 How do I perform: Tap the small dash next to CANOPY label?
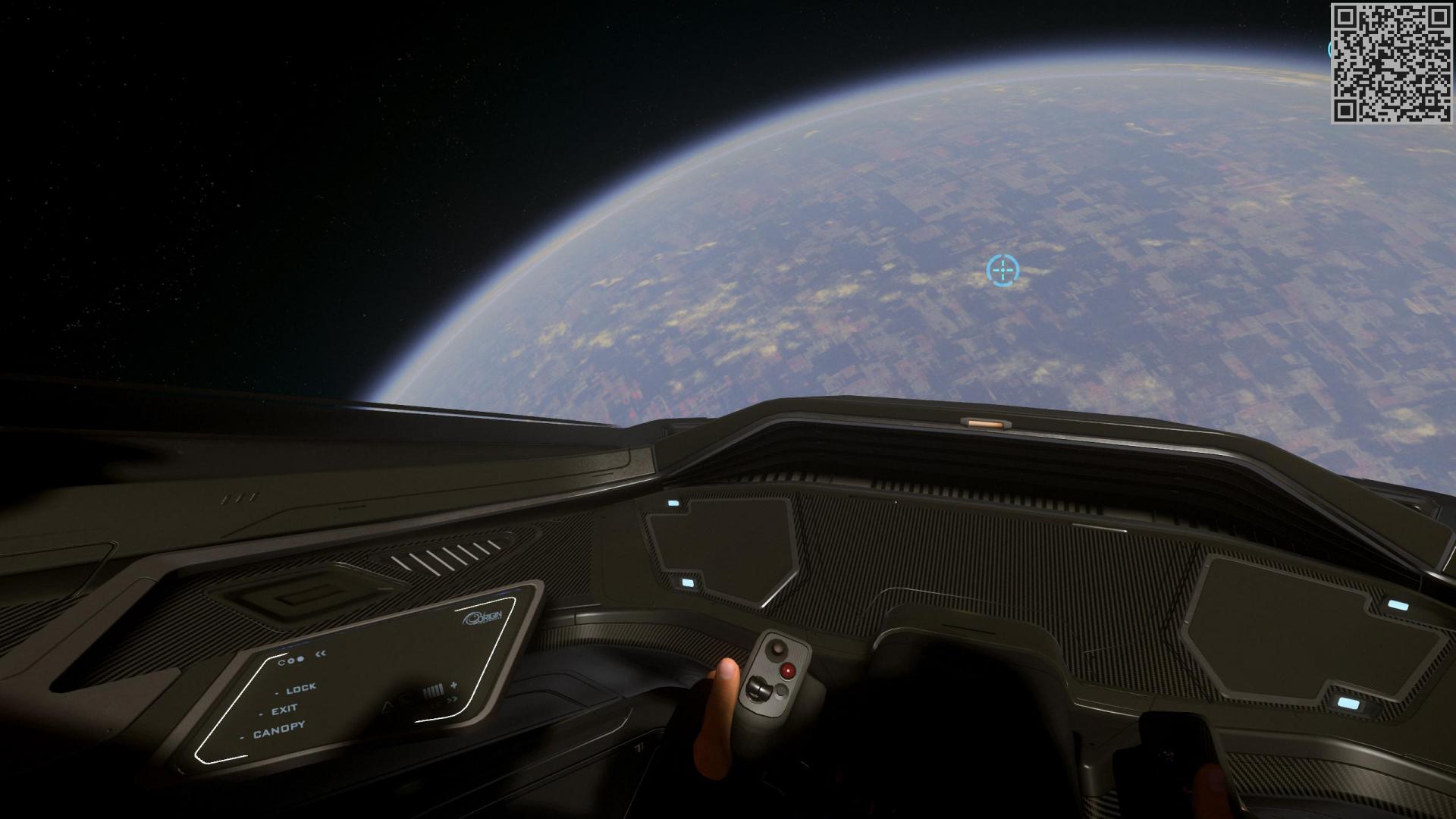tap(243, 737)
